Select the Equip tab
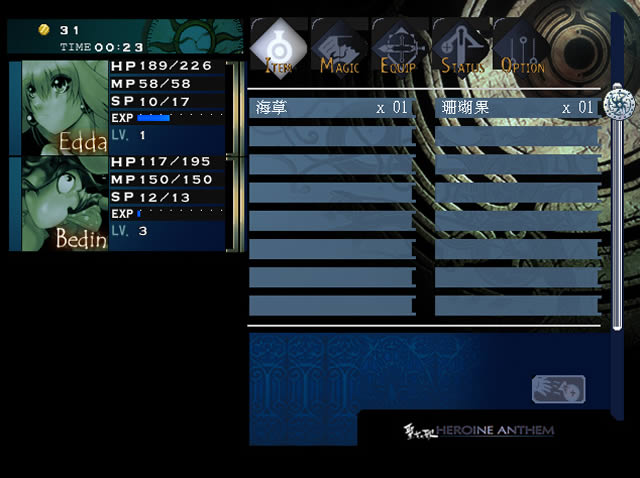 tap(401, 48)
